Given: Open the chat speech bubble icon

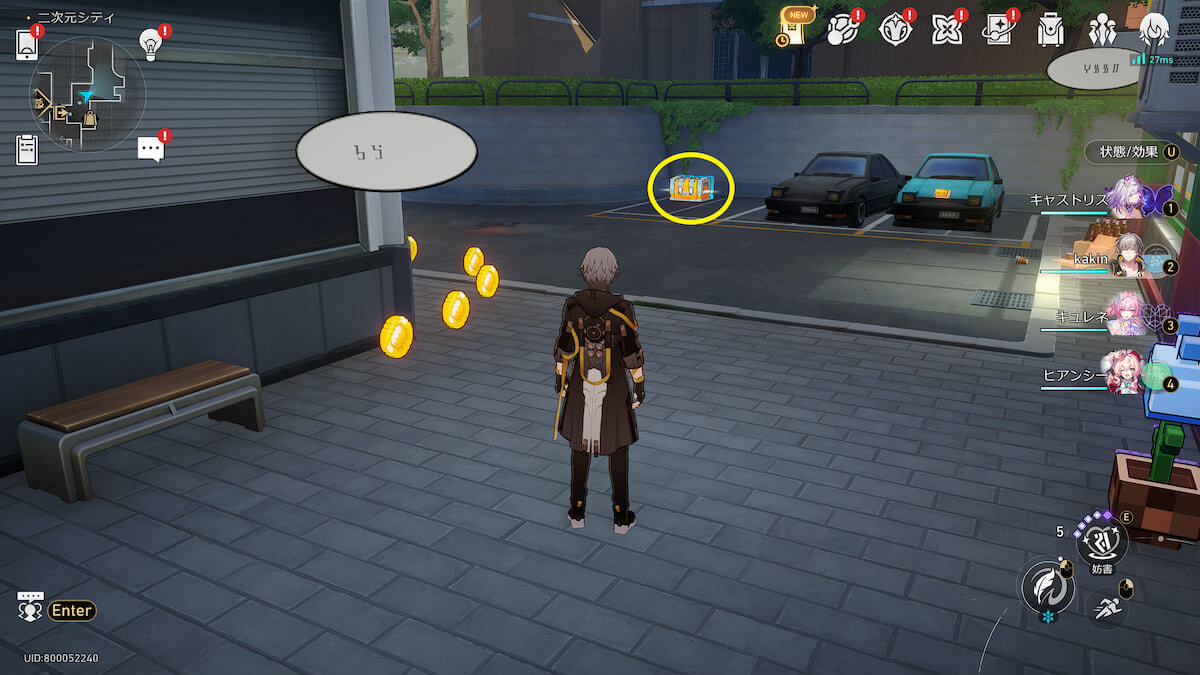Looking at the screenshot, I should pyautogui.click(x=150, y=149).
